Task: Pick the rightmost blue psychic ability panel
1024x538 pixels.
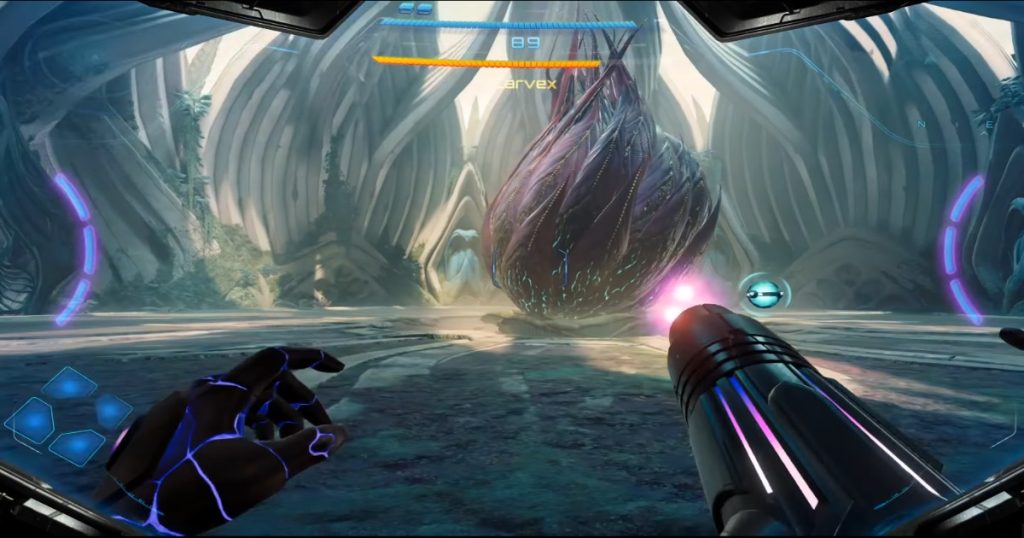Action: click(112, 411)
